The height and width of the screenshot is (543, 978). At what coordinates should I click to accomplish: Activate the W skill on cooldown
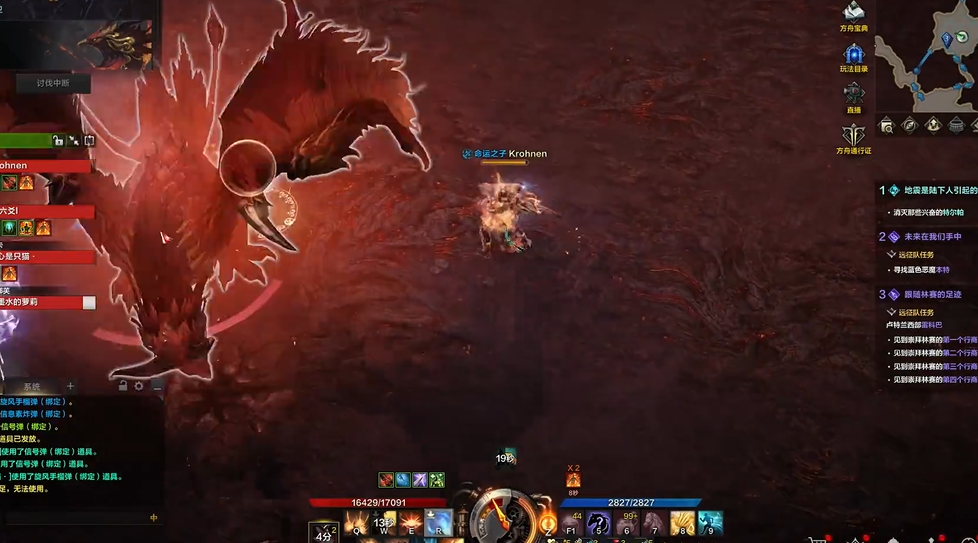click(383, 522)
